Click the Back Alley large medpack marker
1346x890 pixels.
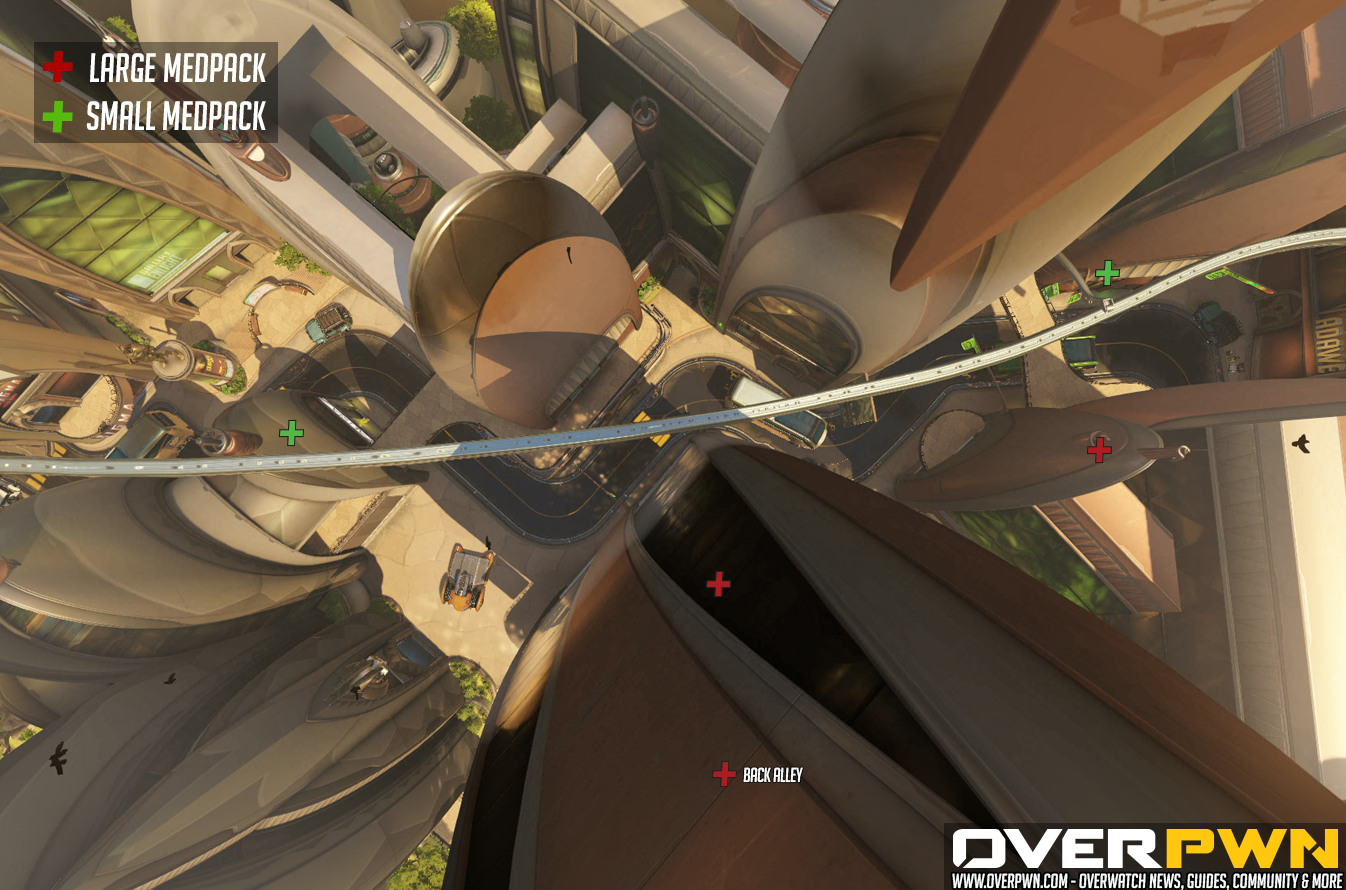[724, 774]
